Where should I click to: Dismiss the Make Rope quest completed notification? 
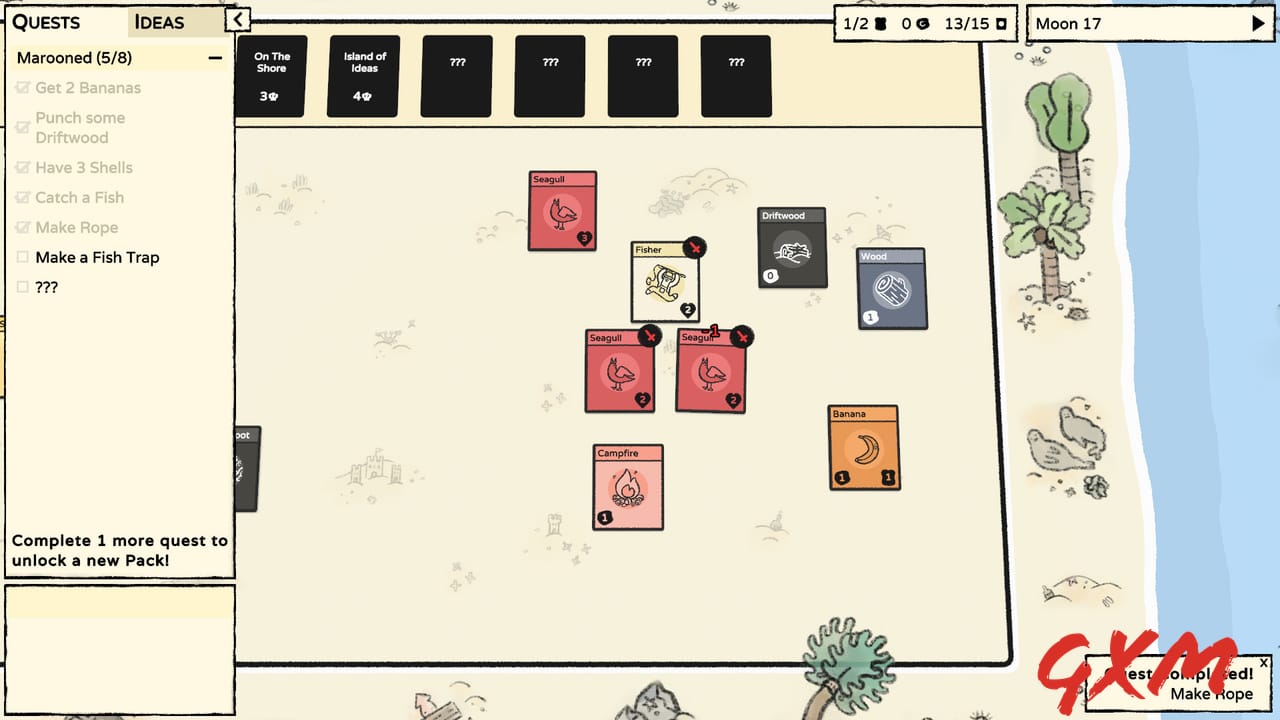1264,662
